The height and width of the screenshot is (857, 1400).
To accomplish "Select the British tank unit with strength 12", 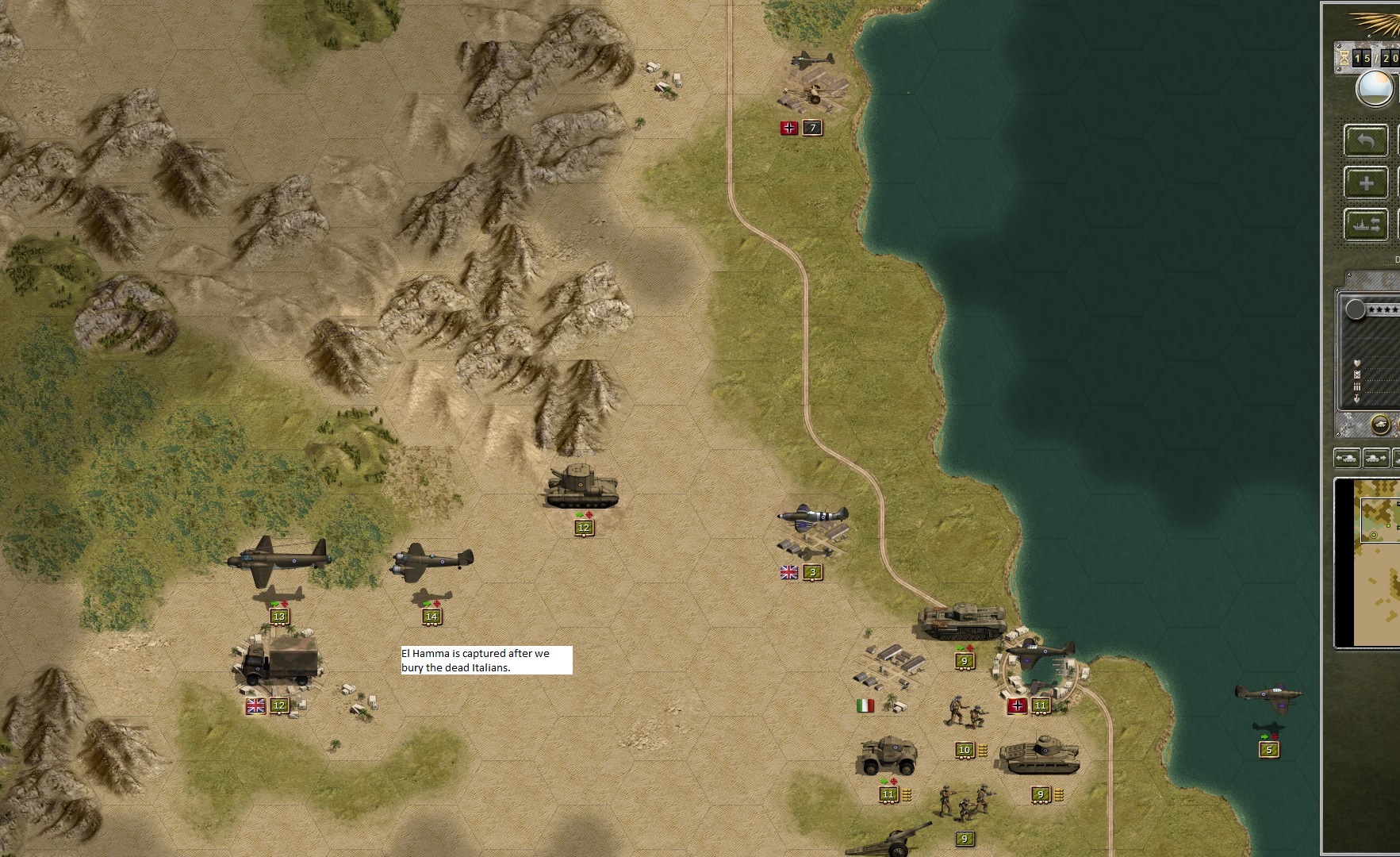I will pos(582,486).
